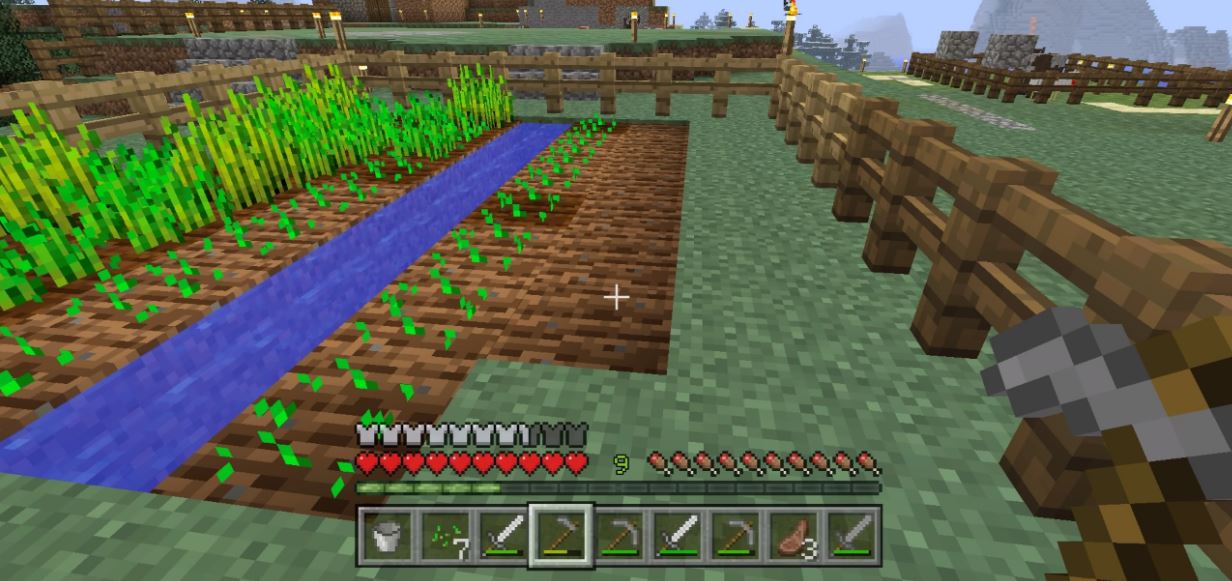Switch to the sword in the last hotbar slot

pyautogui.click(x=855, y=536)
